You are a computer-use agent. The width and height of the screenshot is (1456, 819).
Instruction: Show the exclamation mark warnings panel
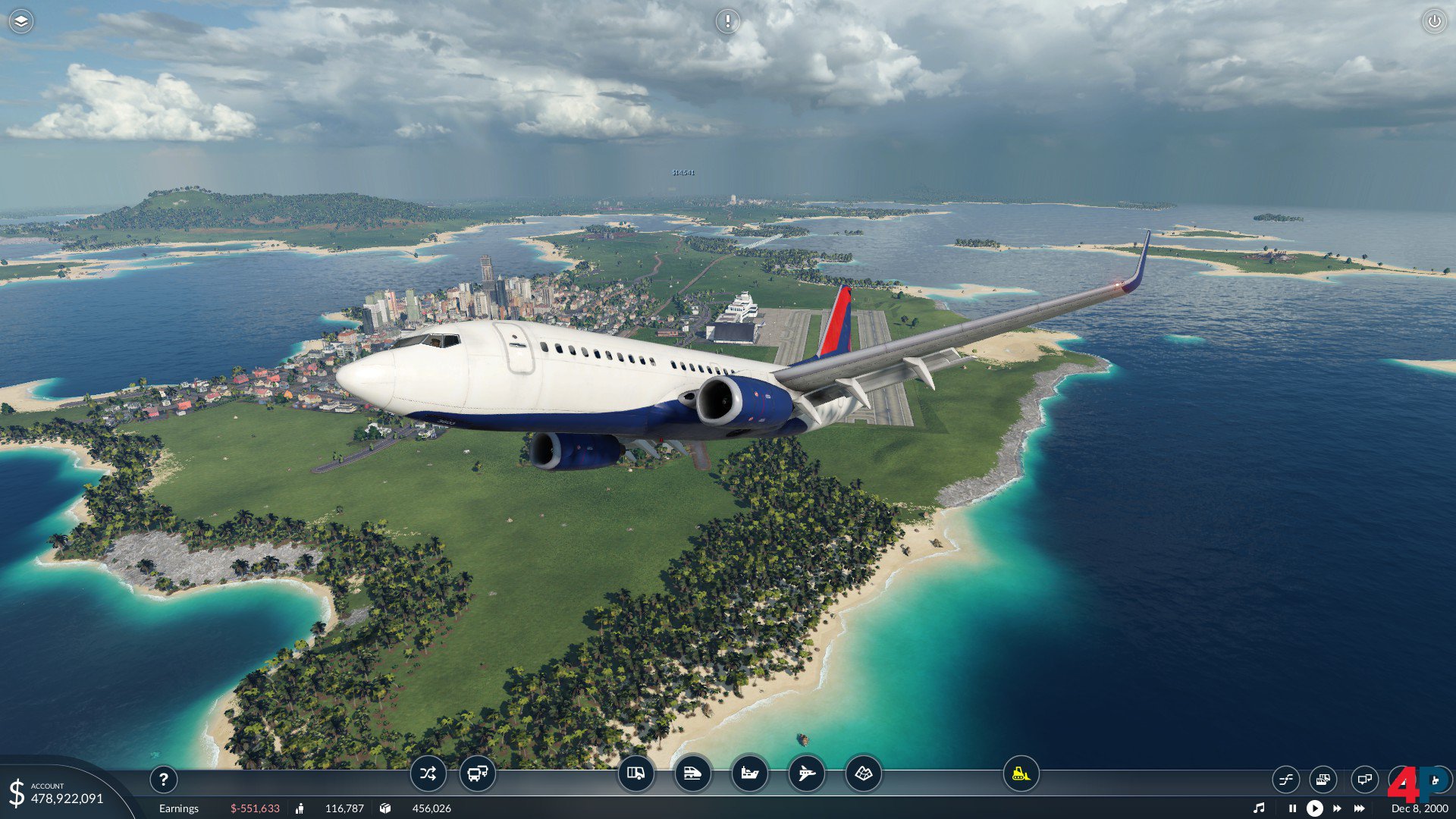tap(727, 21)
